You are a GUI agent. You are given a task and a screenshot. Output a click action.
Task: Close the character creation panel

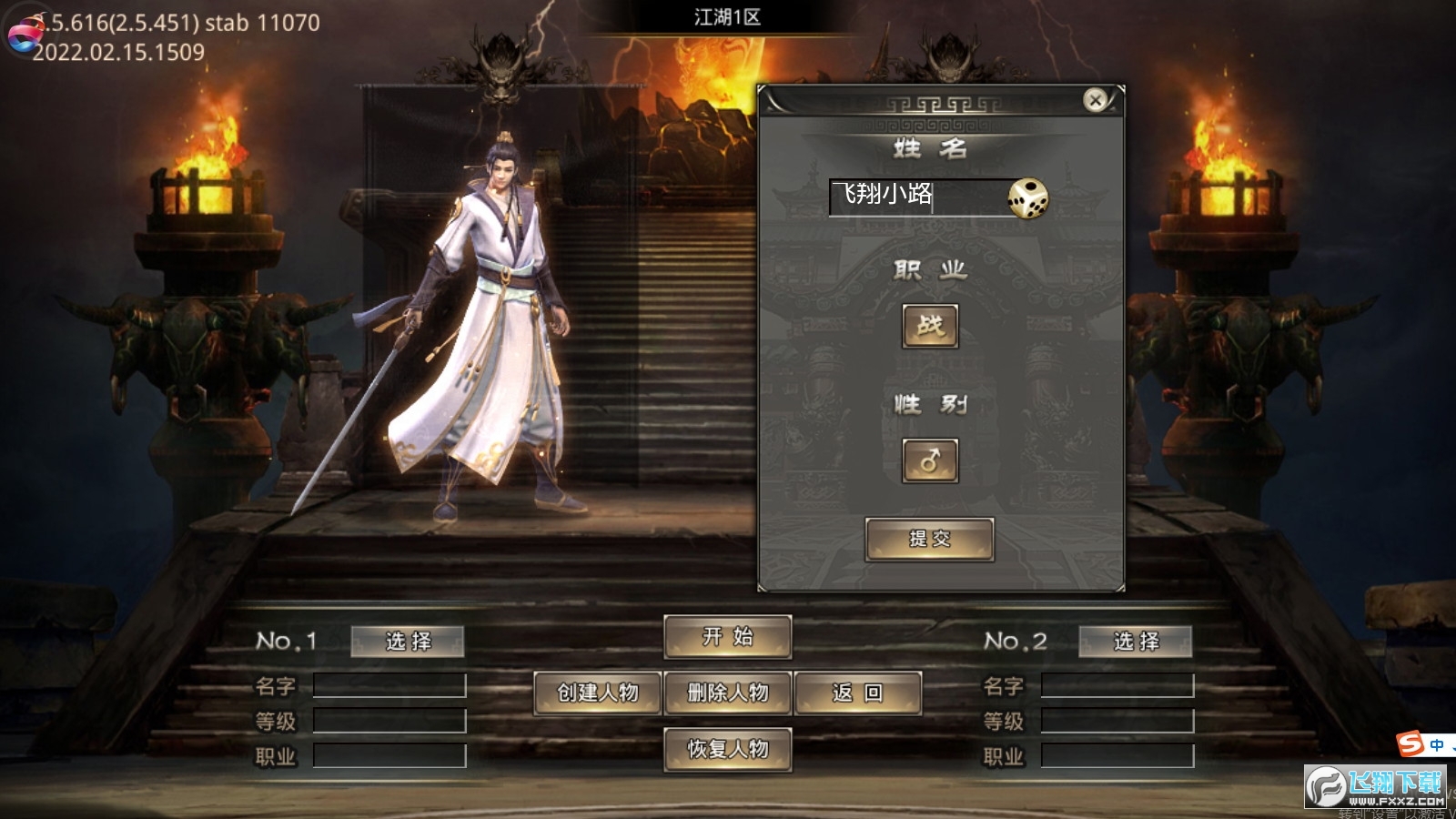(1096, 99)
